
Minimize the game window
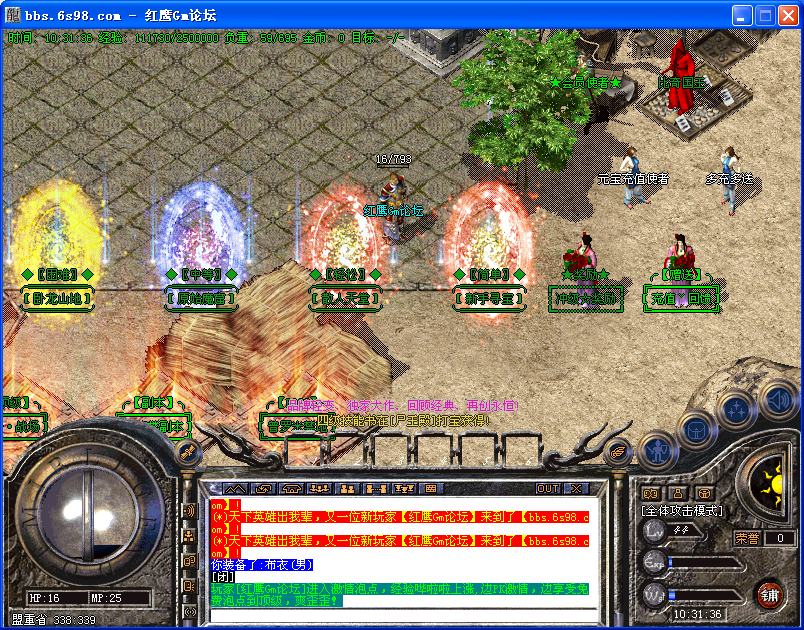tap(742, 16)
